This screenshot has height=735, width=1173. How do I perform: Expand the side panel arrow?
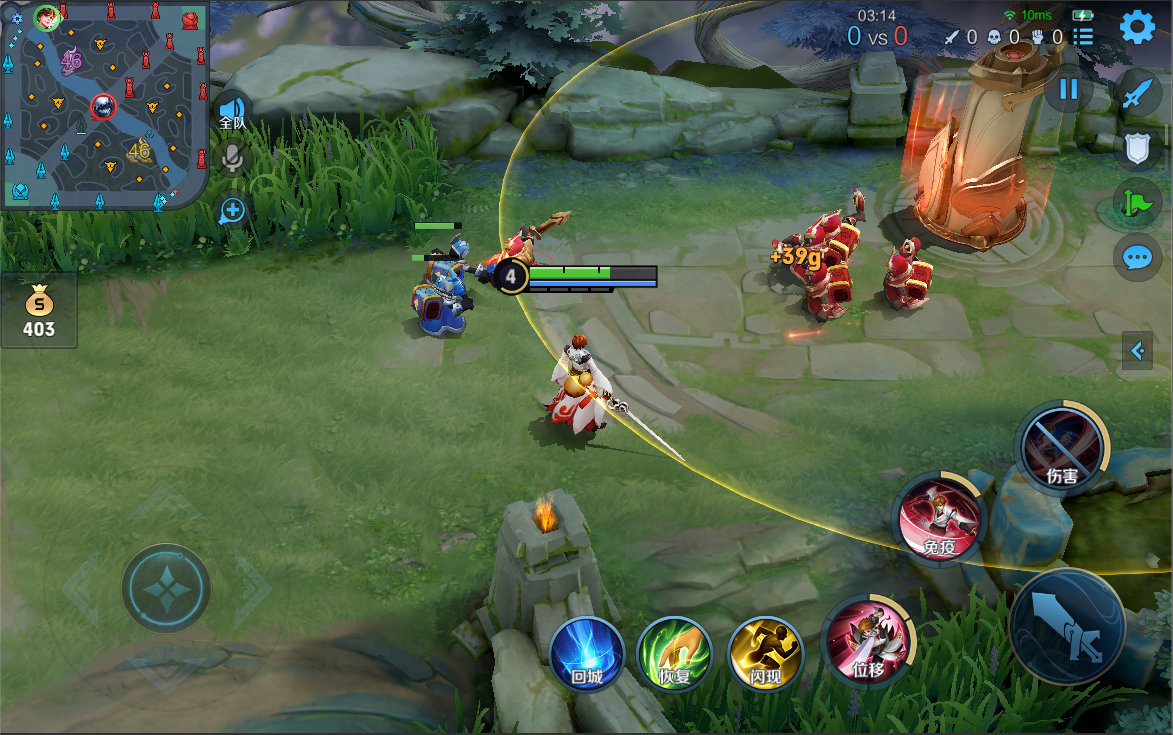[1137, 351]
